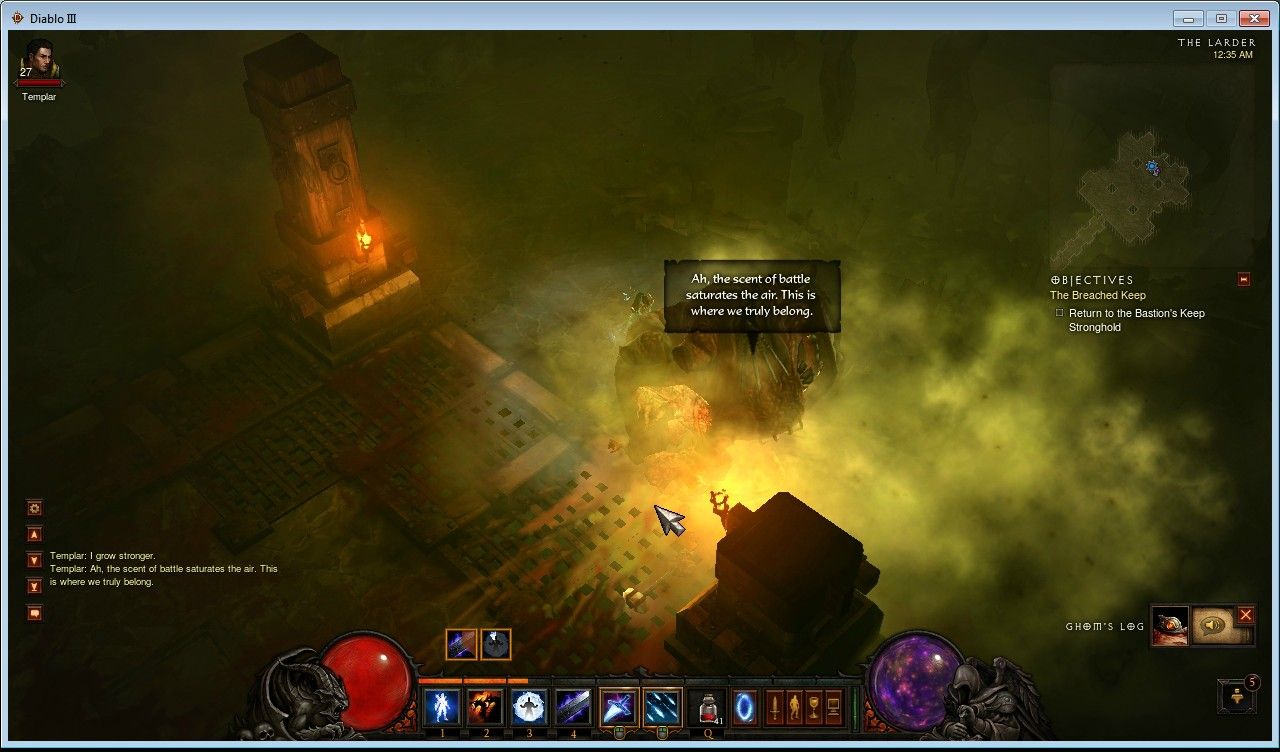Click the gear icon above the chat log
Viewport: 1280px width, 752px height.
coord(35,508)
